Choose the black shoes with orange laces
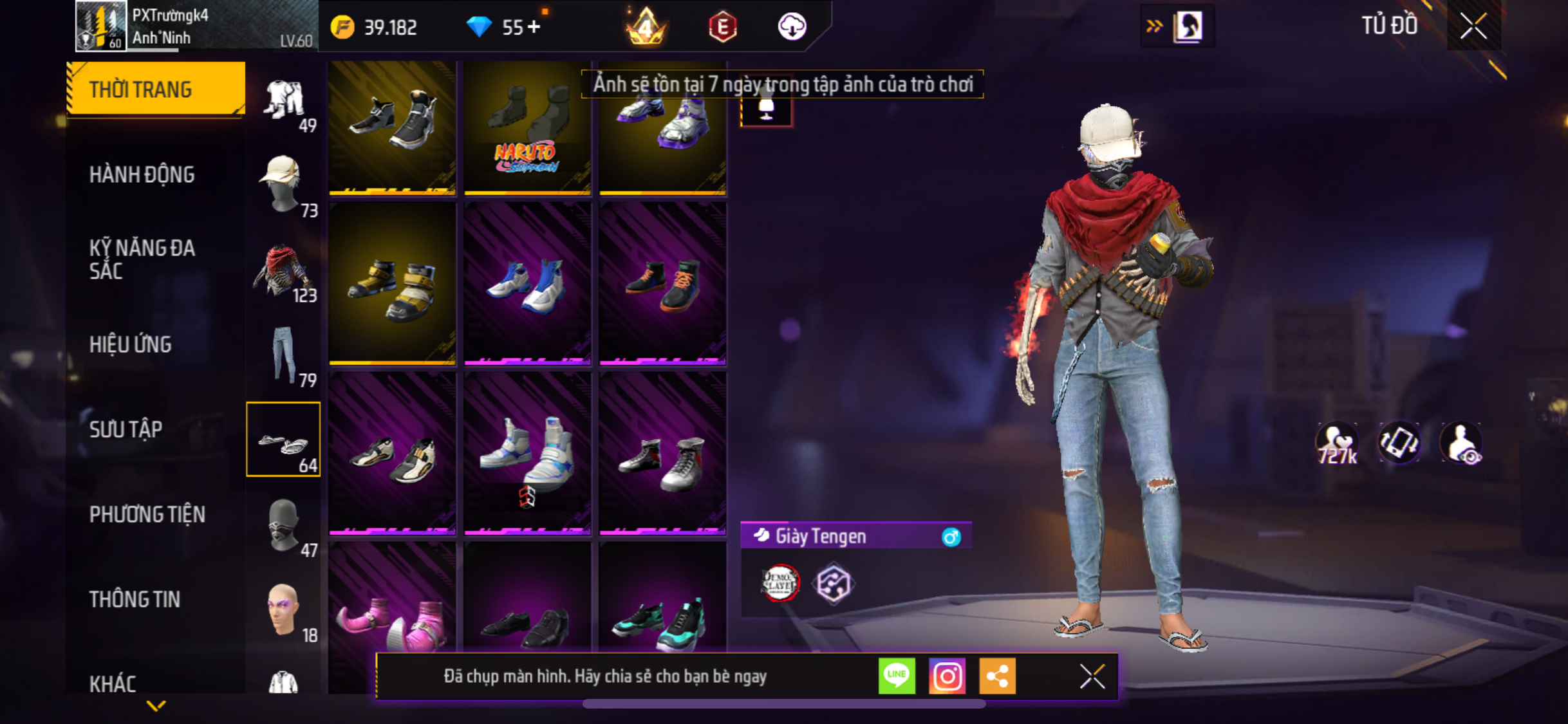This screenshot has height=724, width=1568. tap(662, 284)
